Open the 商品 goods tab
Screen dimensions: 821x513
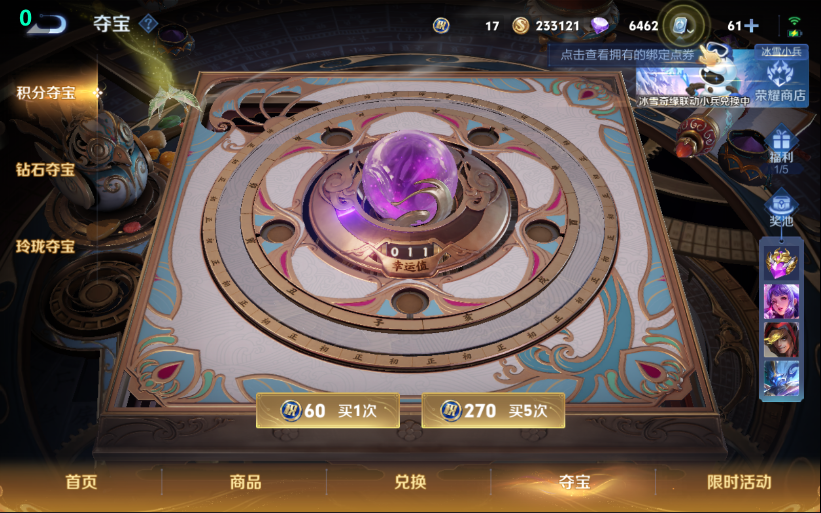[x=245, y=482]
